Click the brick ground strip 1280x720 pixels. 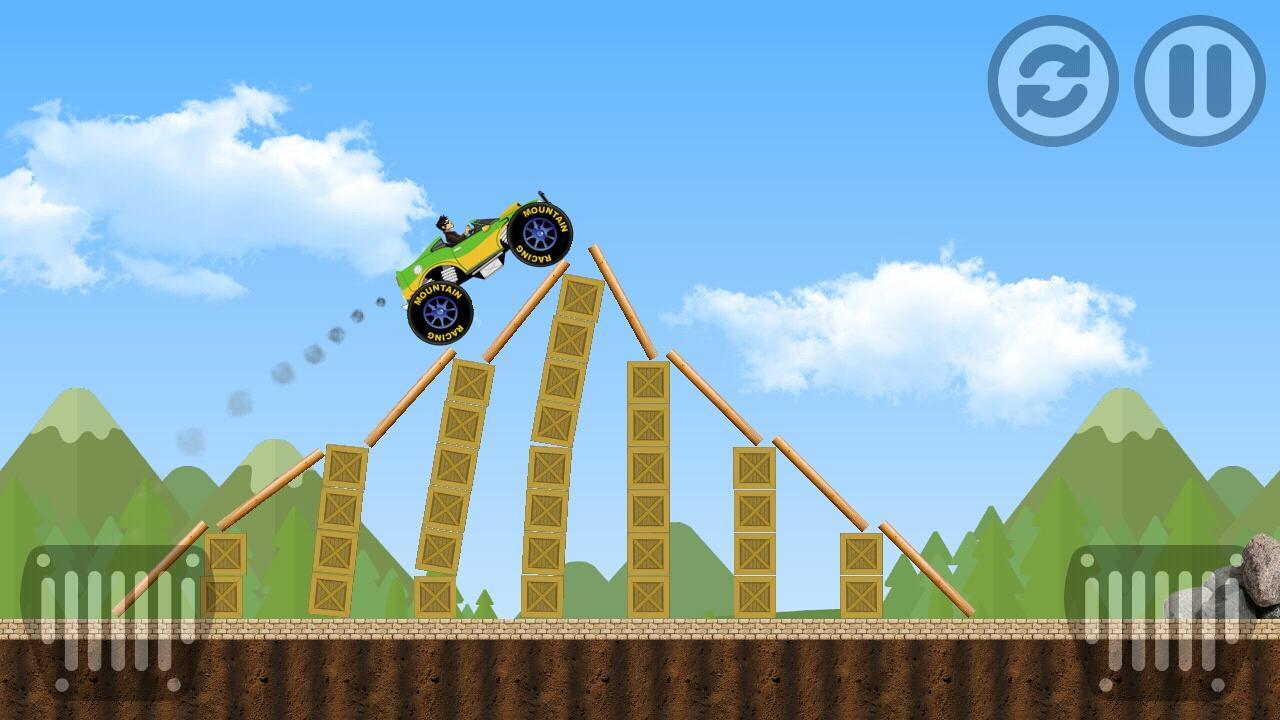click(x=640, y=629)
